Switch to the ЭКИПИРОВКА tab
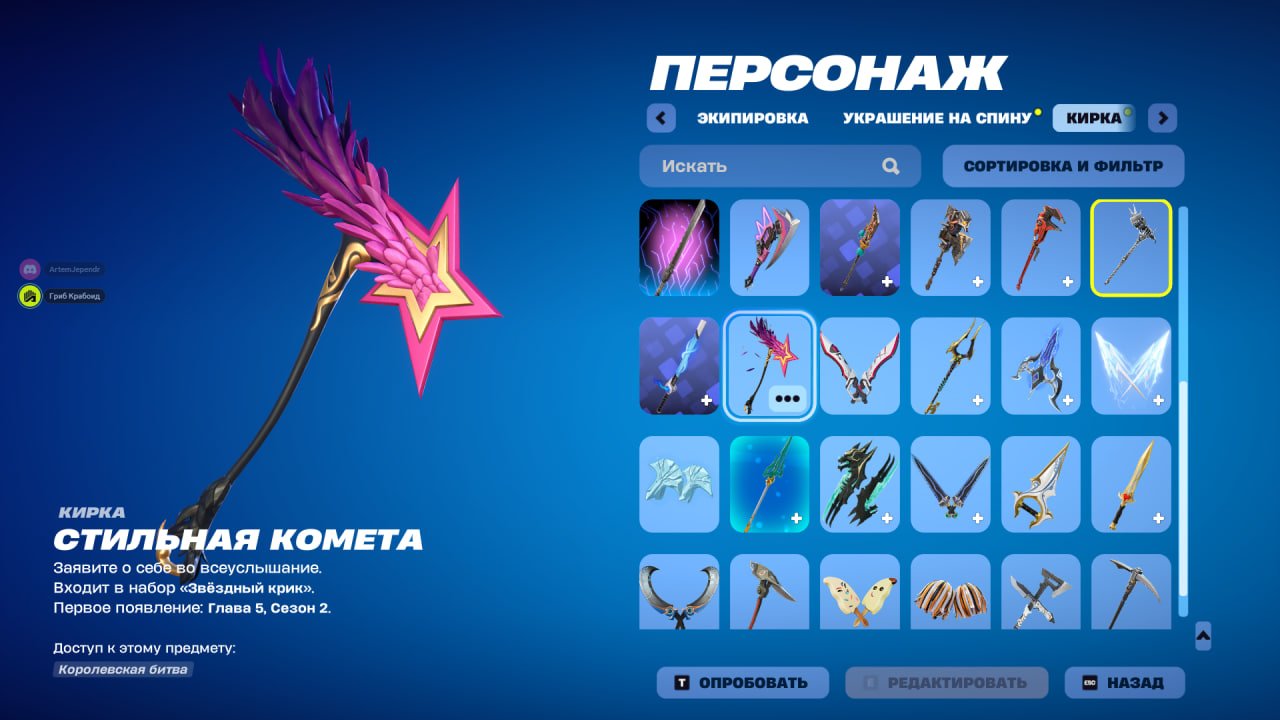The image size is (1280, 720). pyautogui.click(x=753, y=118)
